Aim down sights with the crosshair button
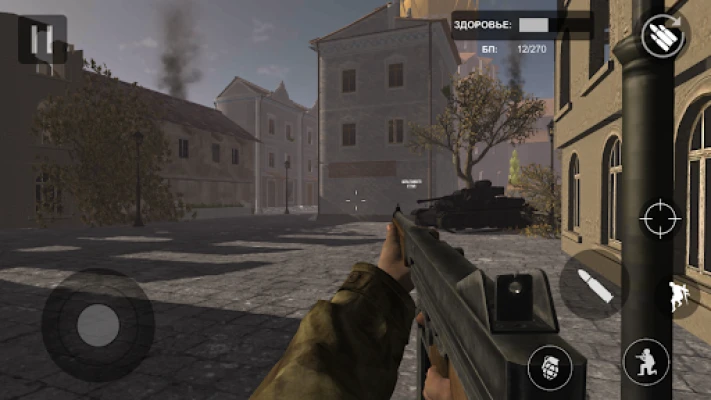The width and height of the screenshot is (711, 400). point(661,217)
